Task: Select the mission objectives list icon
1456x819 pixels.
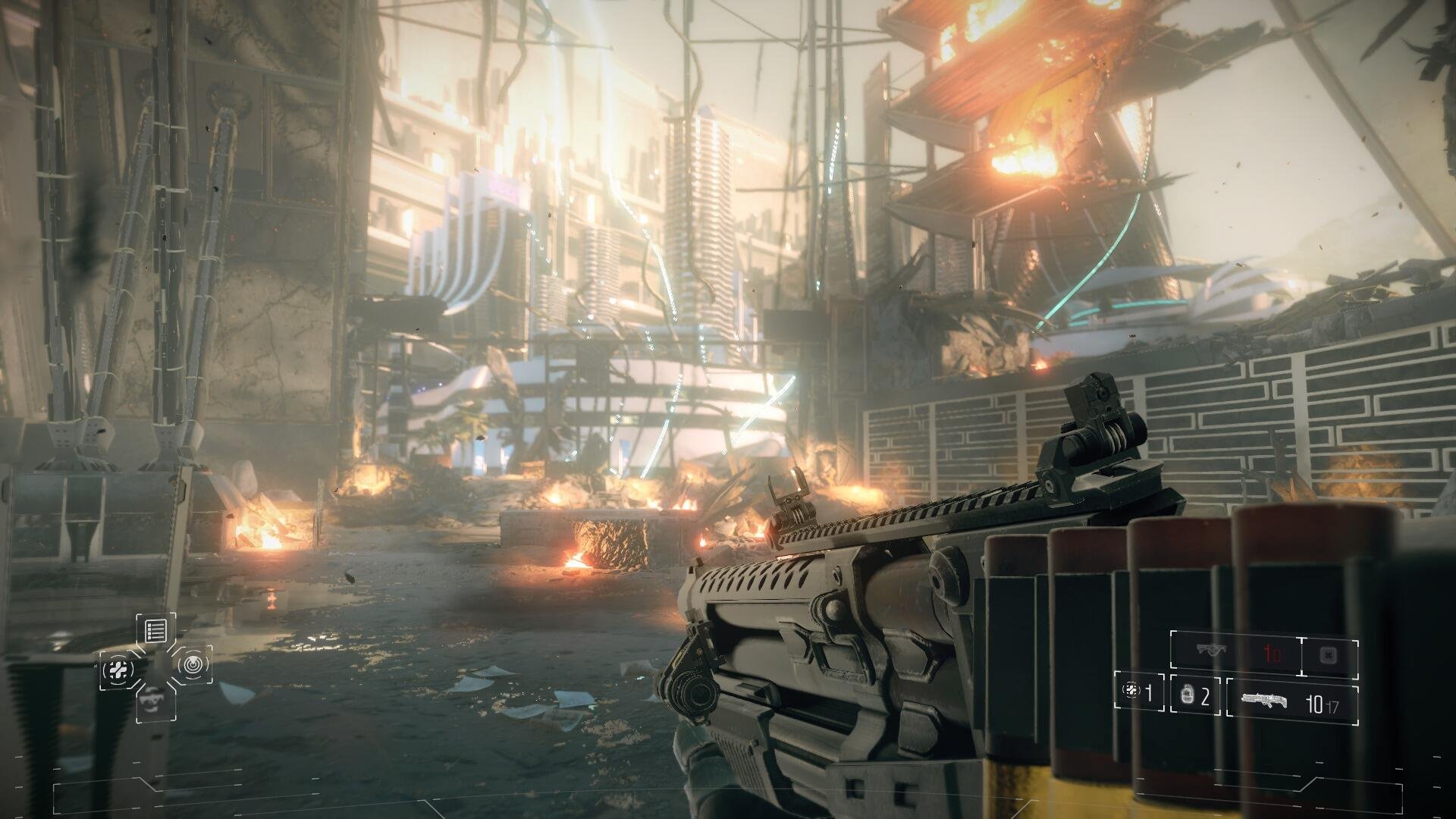Action: coord(155,632)
